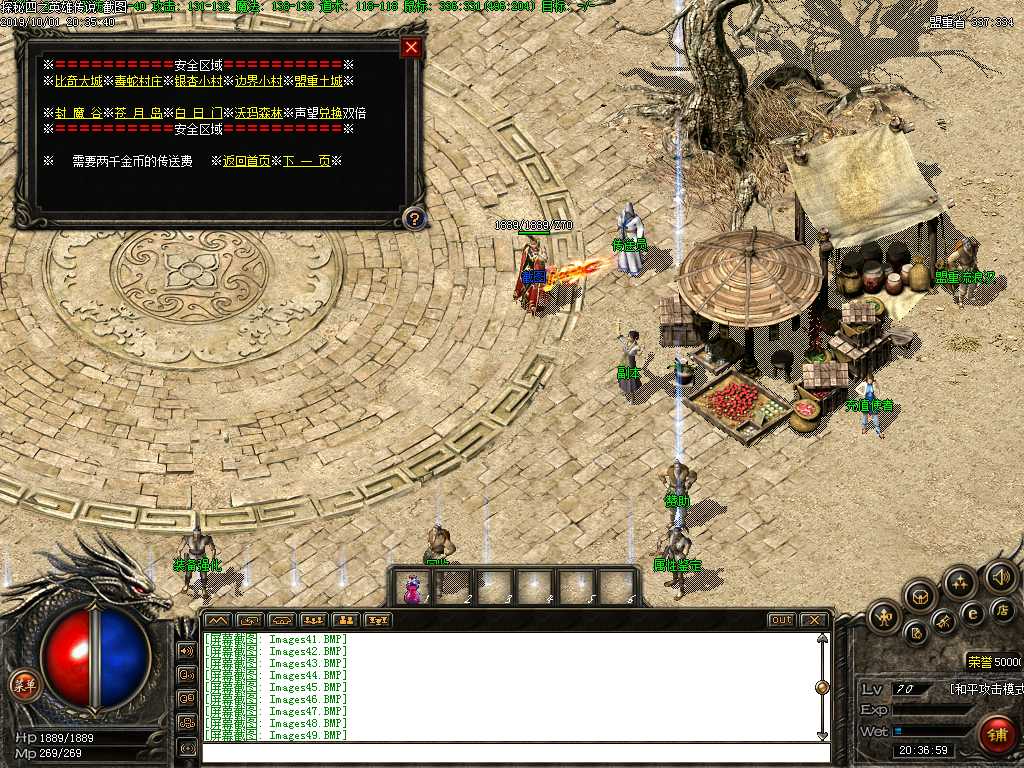Viewport: 1024px width, 768px height.
Task: Click the 返回首页 link
Action: (246, 161)
